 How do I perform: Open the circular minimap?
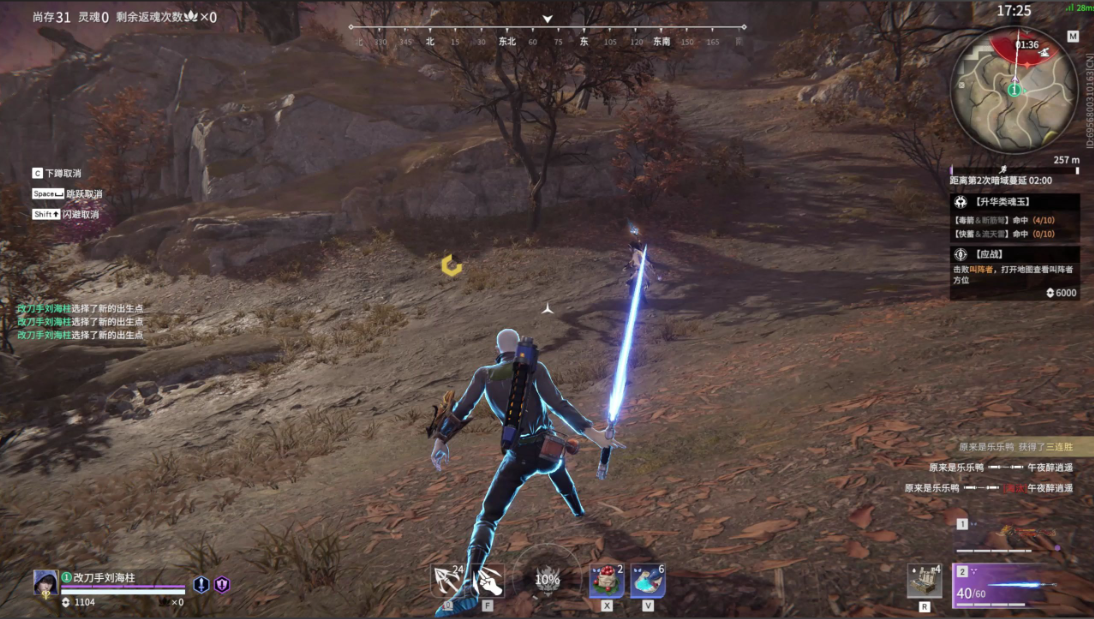pos(1014,90)
